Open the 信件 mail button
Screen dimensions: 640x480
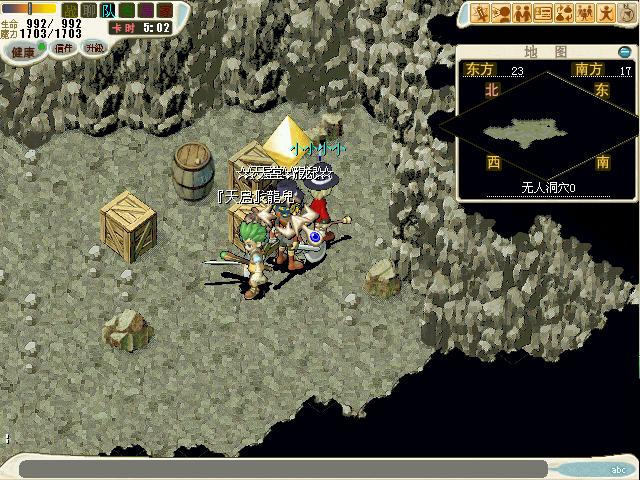[64, 47]
